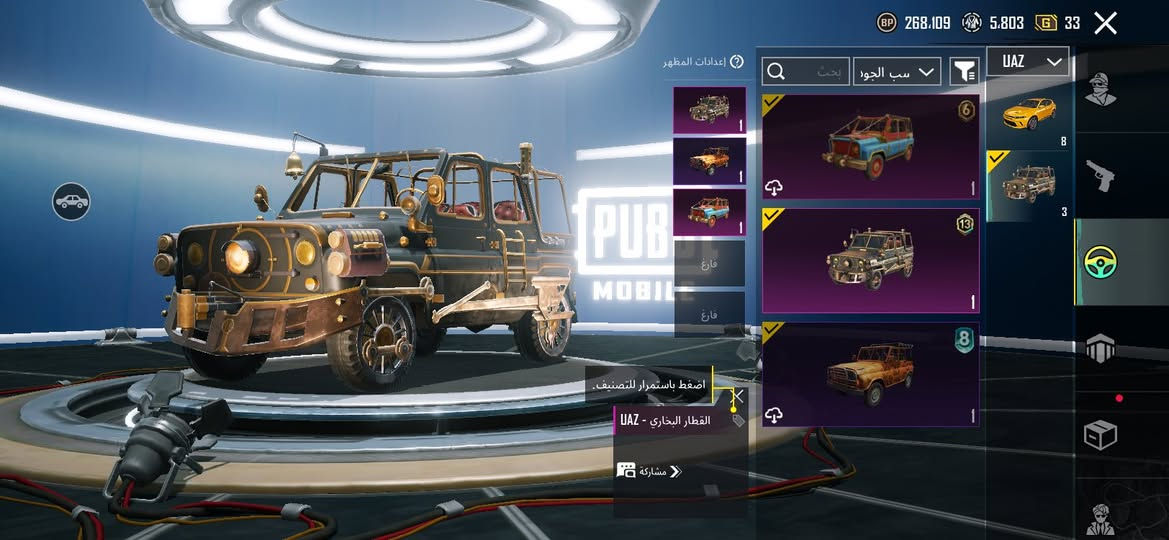Select the blue and red UAZ skin card
Viewport: 1169px width, 540px height.
(870, 147)
